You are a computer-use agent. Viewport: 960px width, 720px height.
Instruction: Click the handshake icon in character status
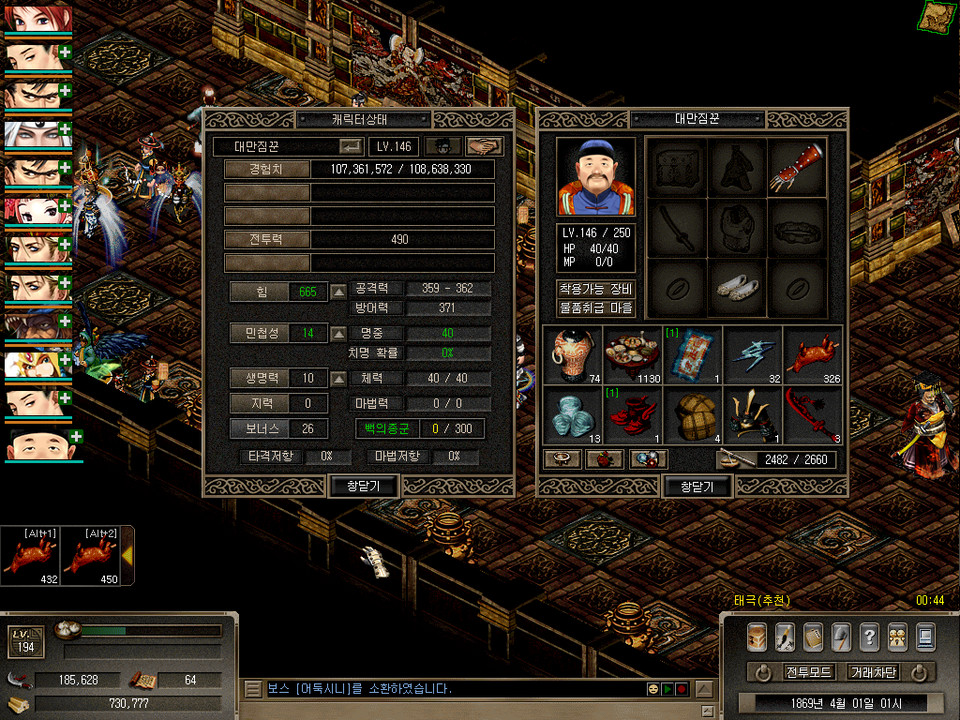pyautogui.click(x=484, y=146)
